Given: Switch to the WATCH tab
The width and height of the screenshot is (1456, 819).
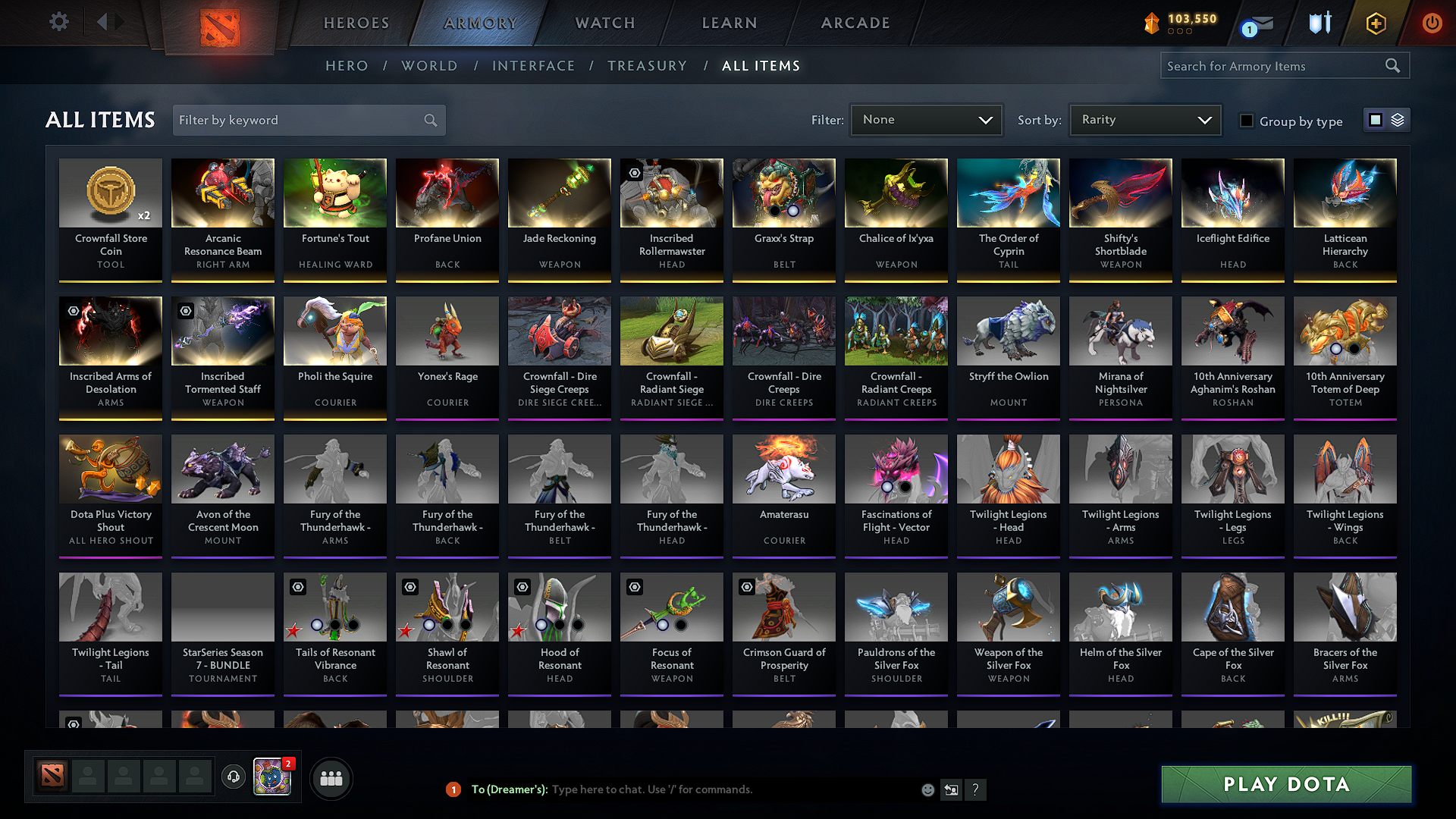Looking at the screenshot, I should tap(604, 23).
